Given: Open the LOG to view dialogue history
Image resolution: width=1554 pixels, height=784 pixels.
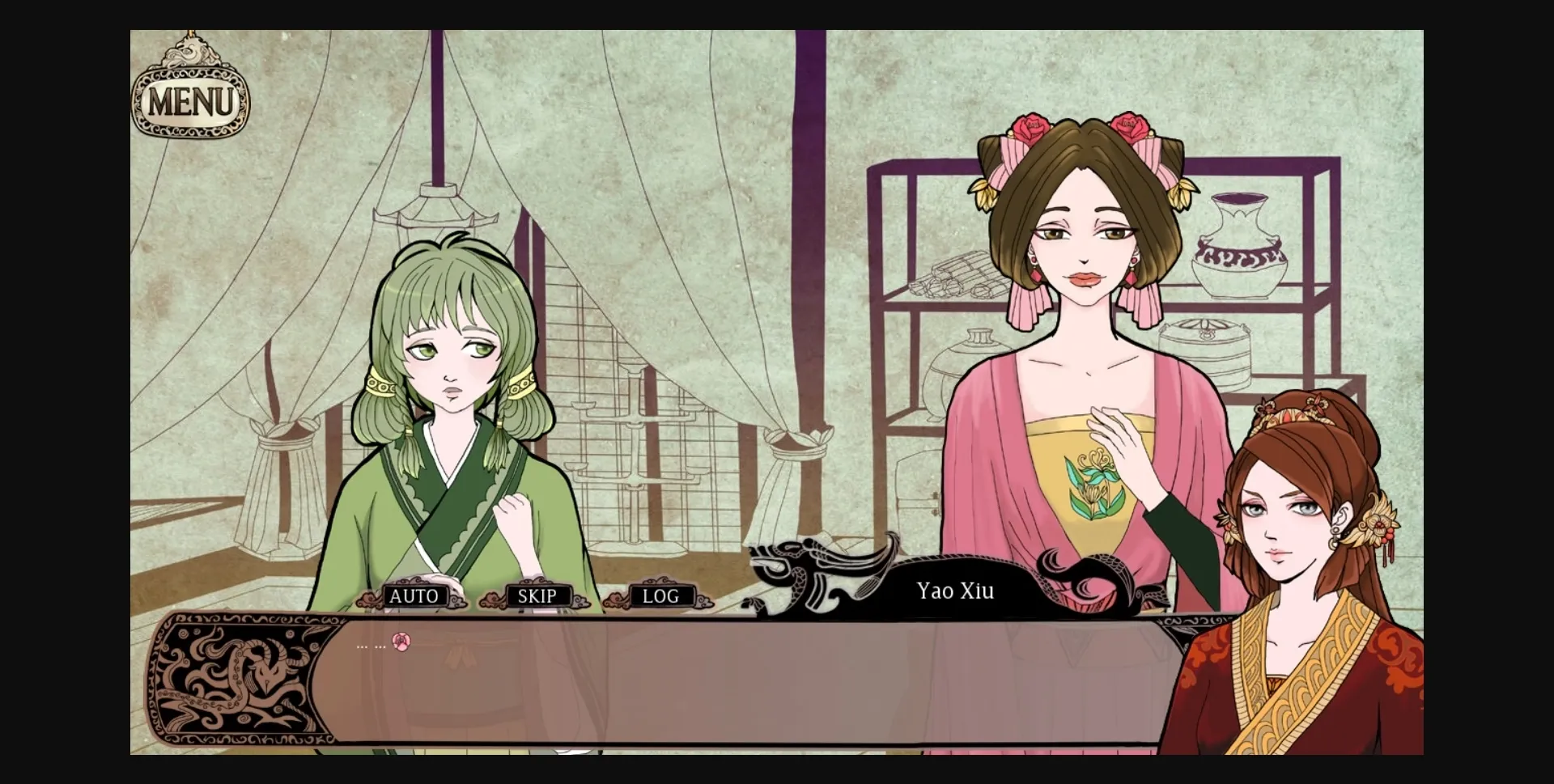Looking at the screenshot, I should [660, 596].
